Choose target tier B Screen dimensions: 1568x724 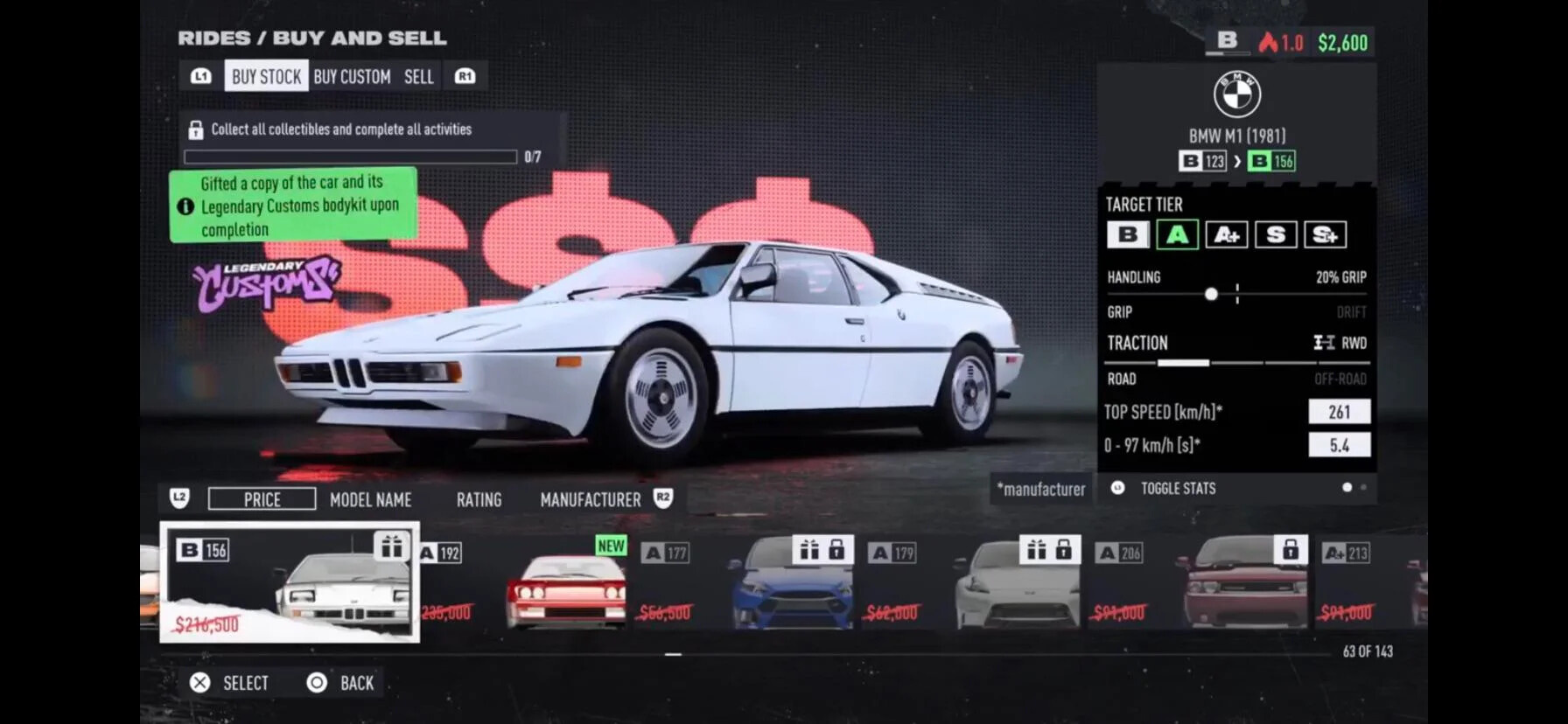click(x=1128, y=234)
